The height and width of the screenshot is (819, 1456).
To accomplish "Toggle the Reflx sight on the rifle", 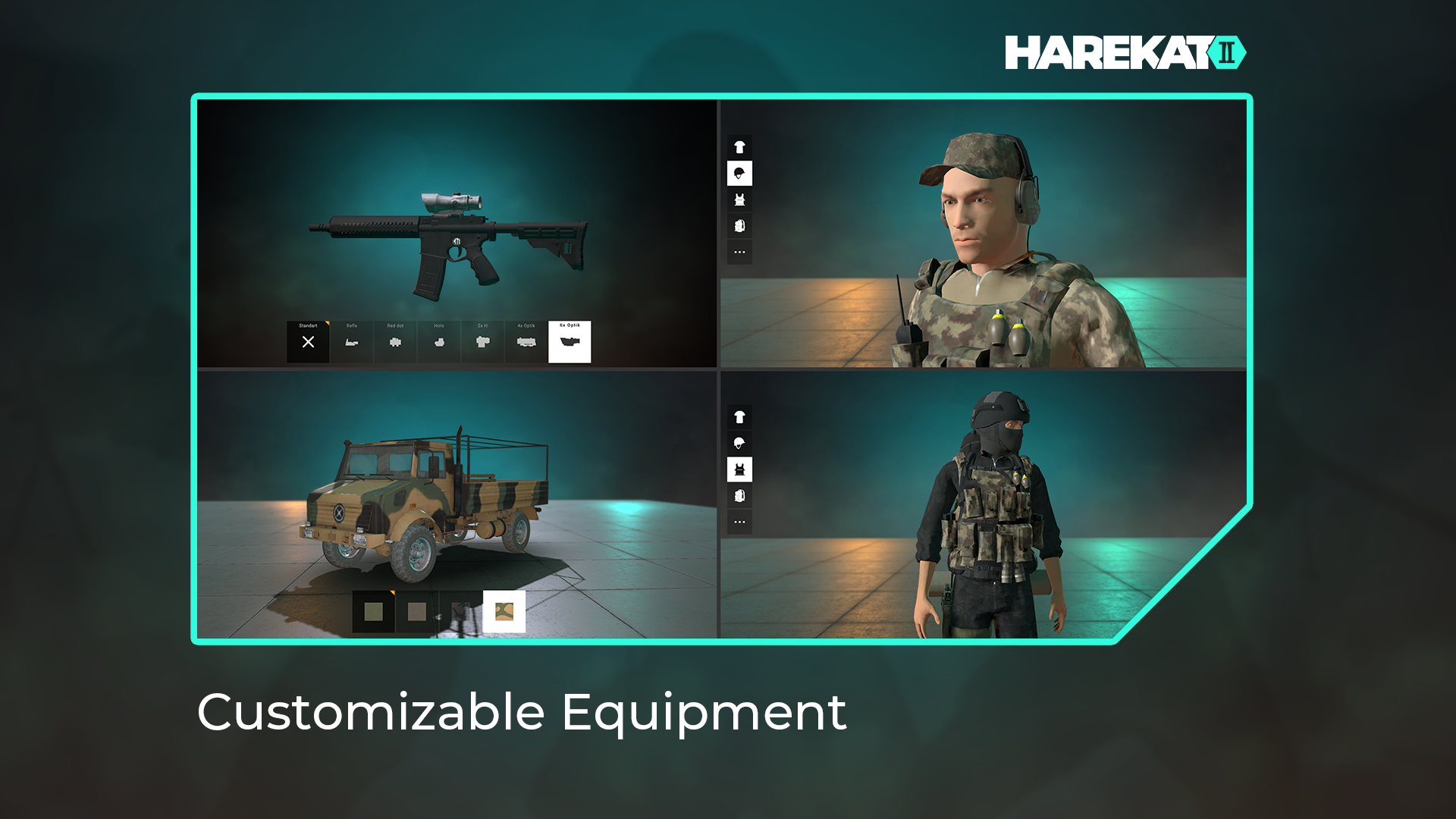I will pos(352,341).
